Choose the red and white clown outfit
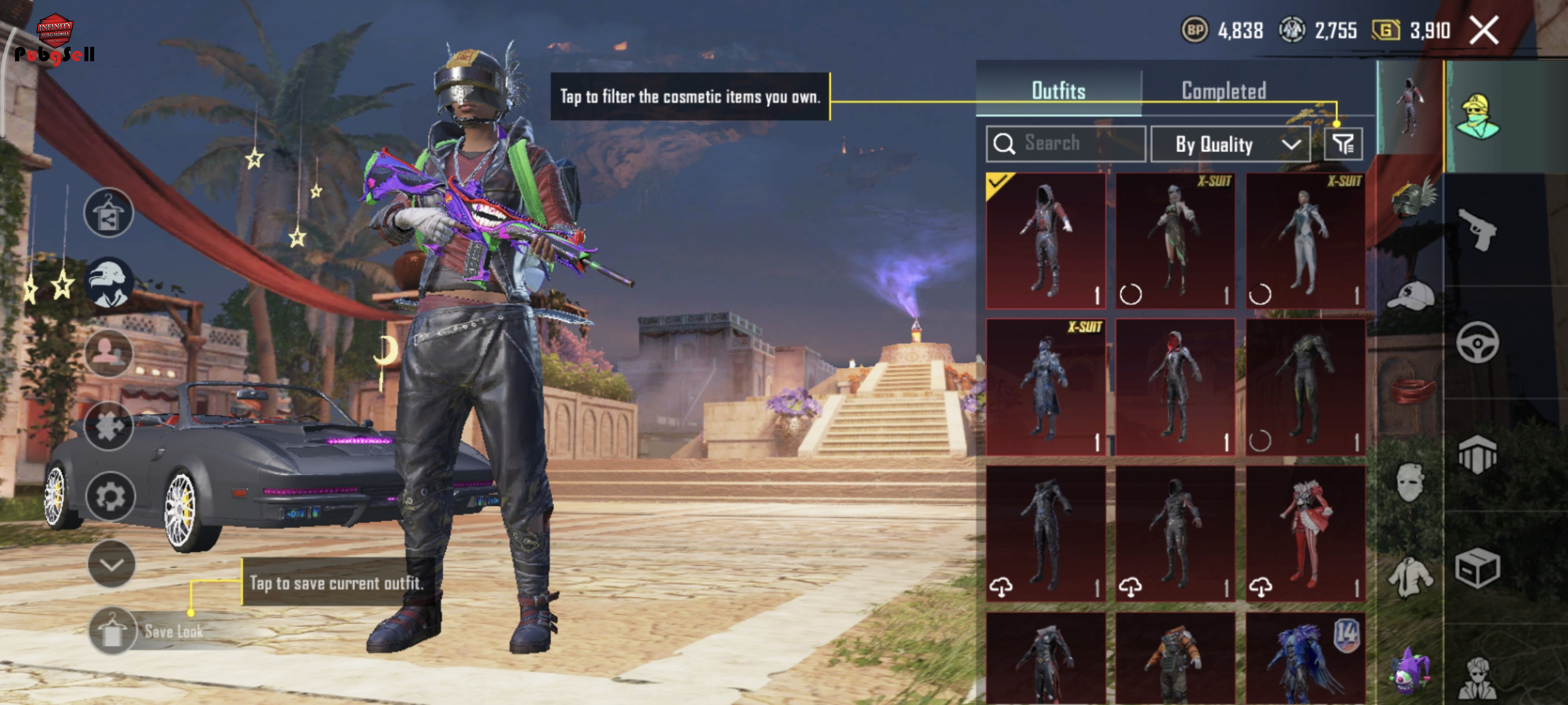Image resolution: width=1568 pixels, height=705 pixels. pos(1305,533)
